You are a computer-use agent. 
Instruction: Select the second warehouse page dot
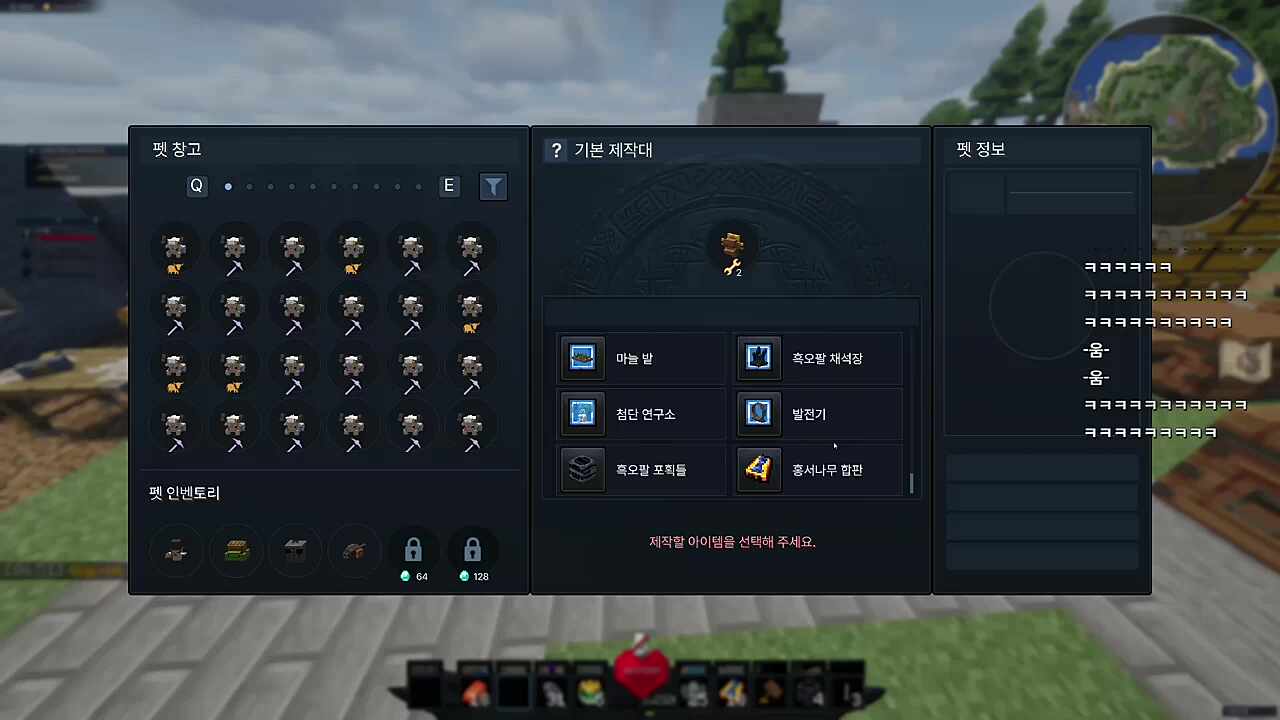[249, 186]
